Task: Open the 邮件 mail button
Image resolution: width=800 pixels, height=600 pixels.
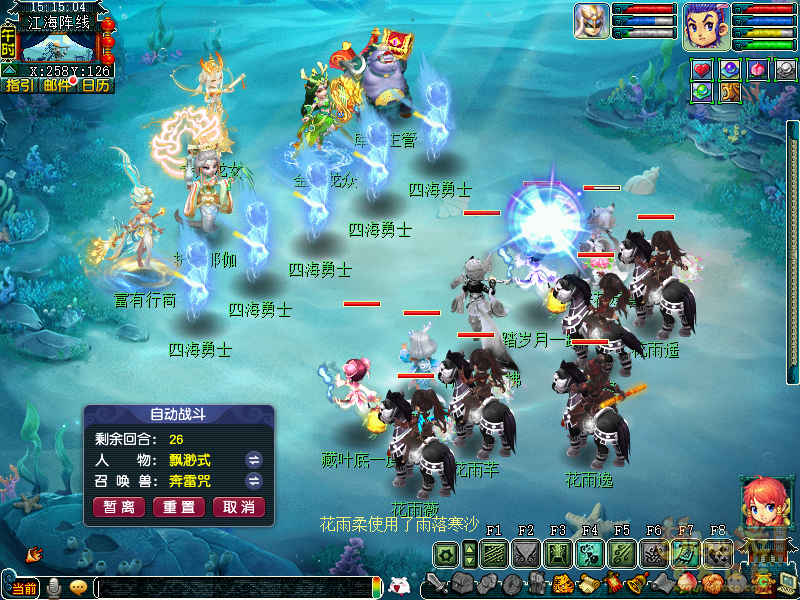Action: click(x=58, y=85)
